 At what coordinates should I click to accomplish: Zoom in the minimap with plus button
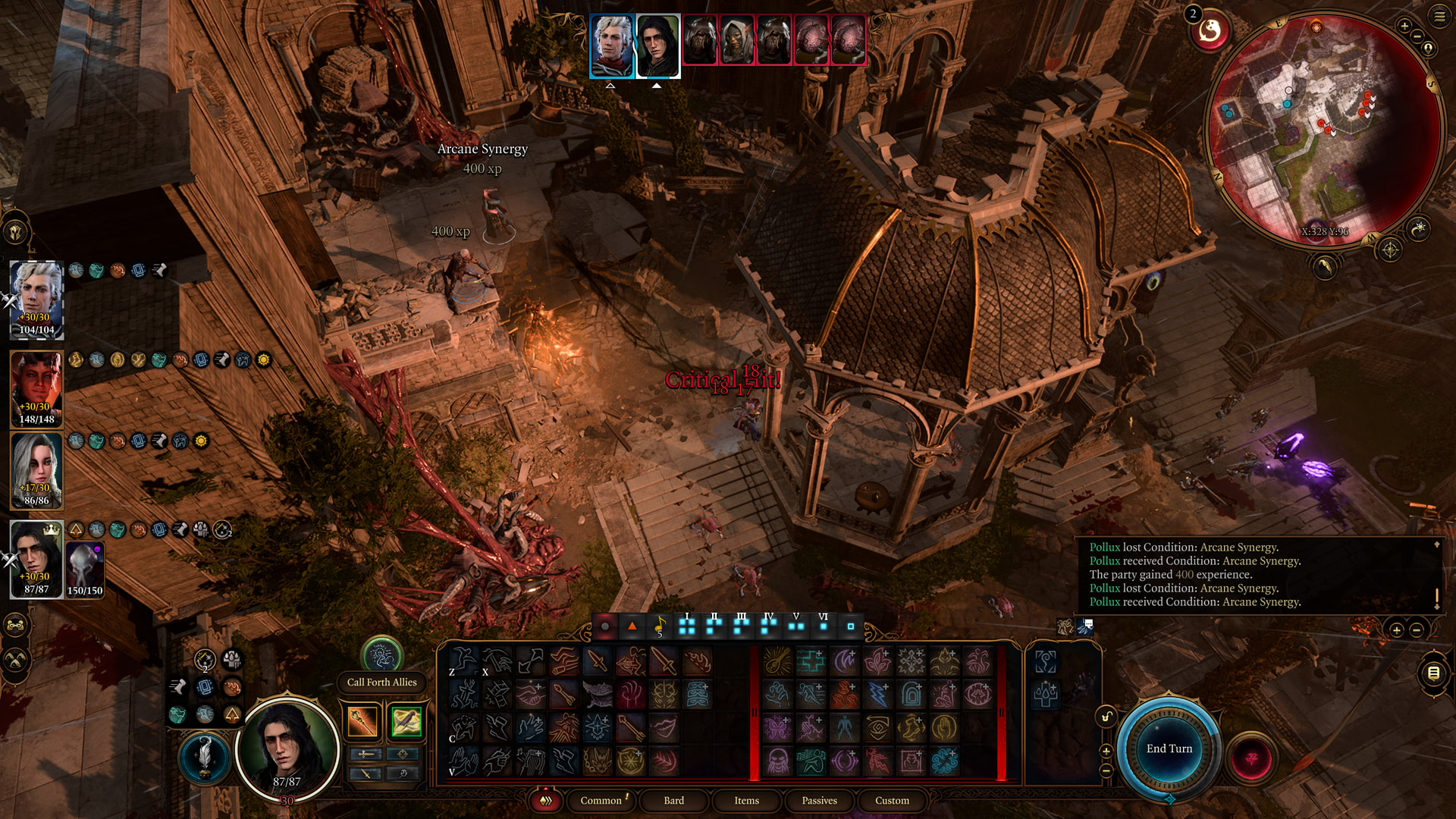[1404, 27]
